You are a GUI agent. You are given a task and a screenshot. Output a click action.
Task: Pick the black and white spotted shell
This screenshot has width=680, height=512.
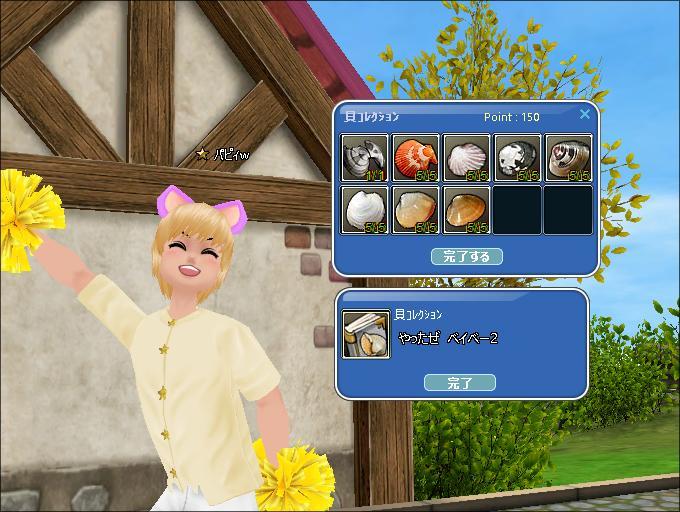518,158
